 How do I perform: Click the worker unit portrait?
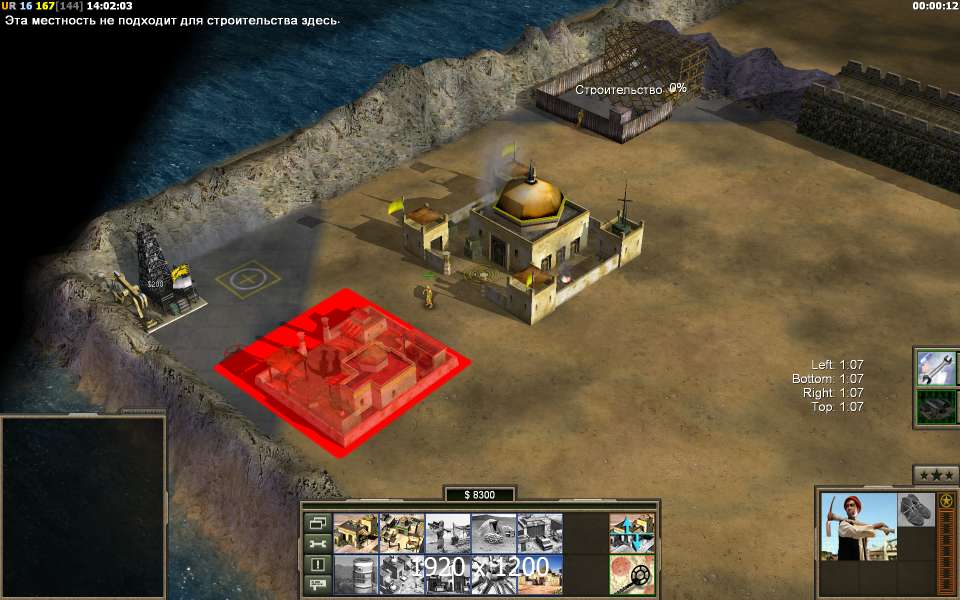point(857,526)
